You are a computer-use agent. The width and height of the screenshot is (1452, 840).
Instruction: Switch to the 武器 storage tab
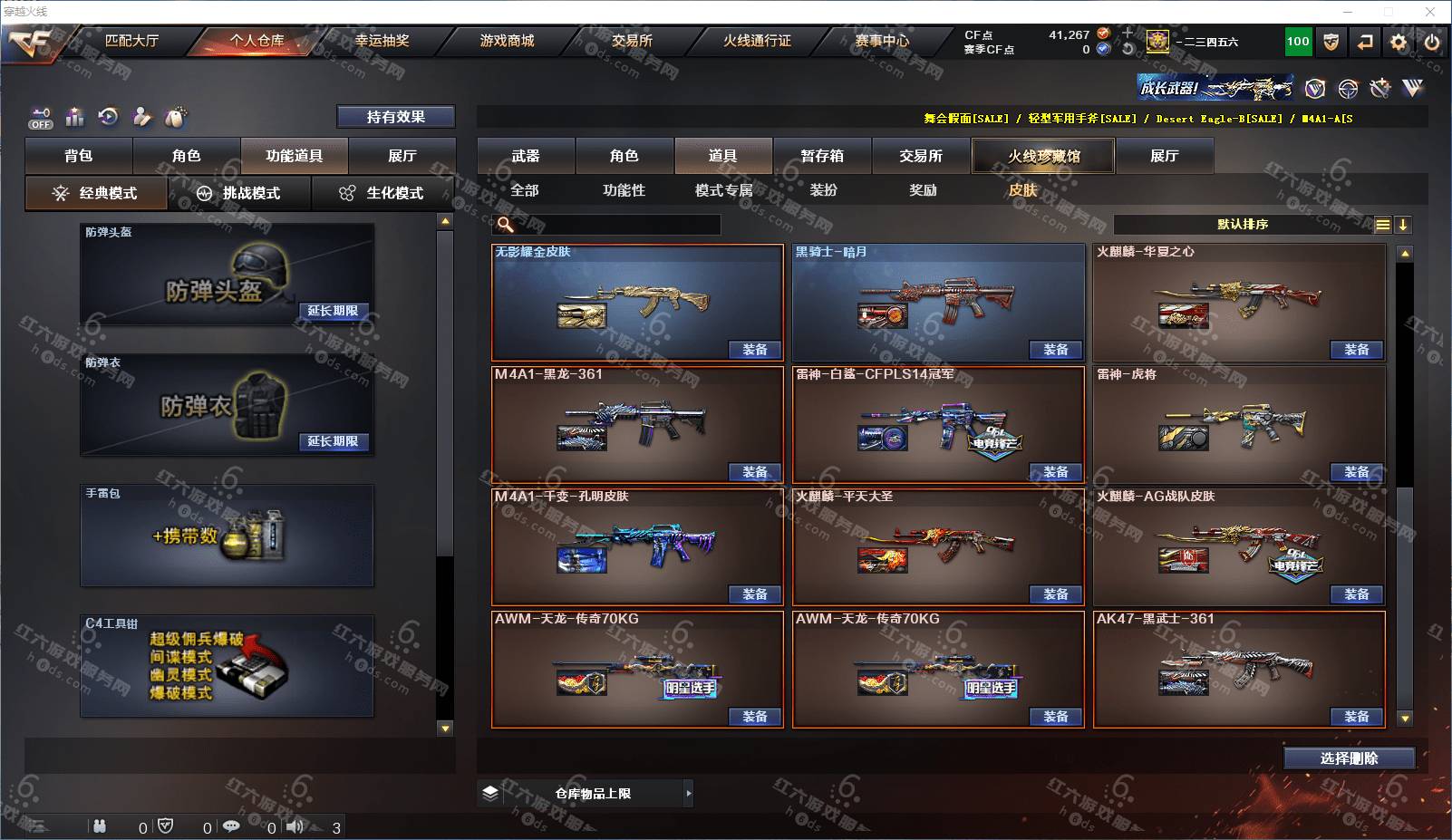pos(526,156)
